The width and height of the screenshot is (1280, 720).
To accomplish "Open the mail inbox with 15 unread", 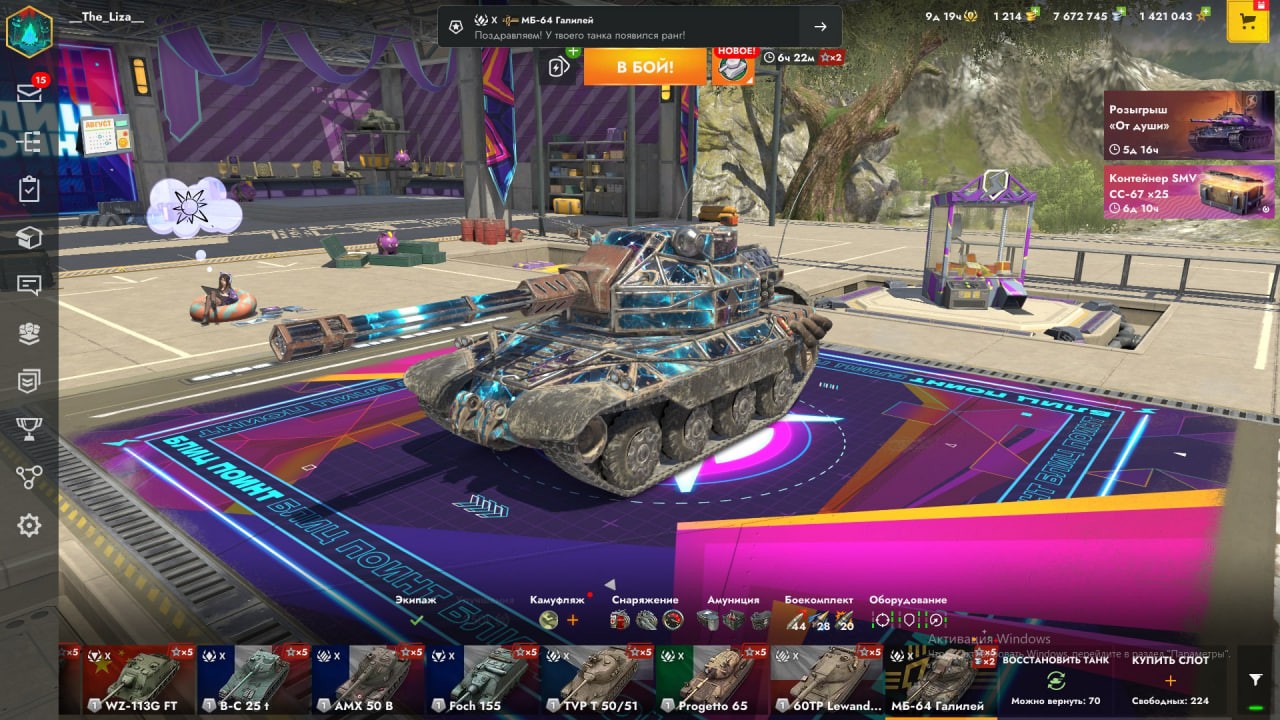I will 29,92.
